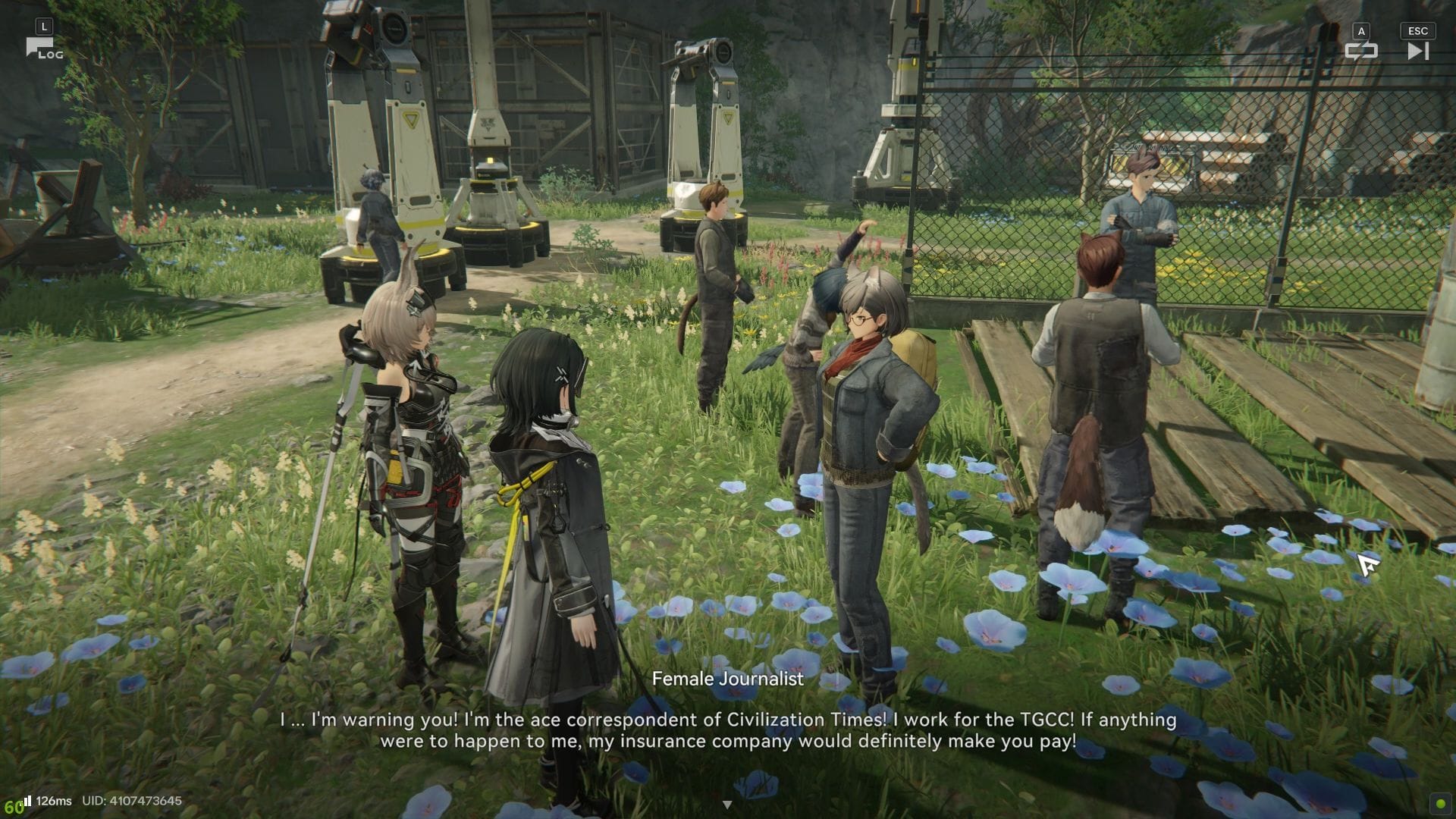
Task: Toggle dialogue auto-play
Action: [x=1360, y=51]
